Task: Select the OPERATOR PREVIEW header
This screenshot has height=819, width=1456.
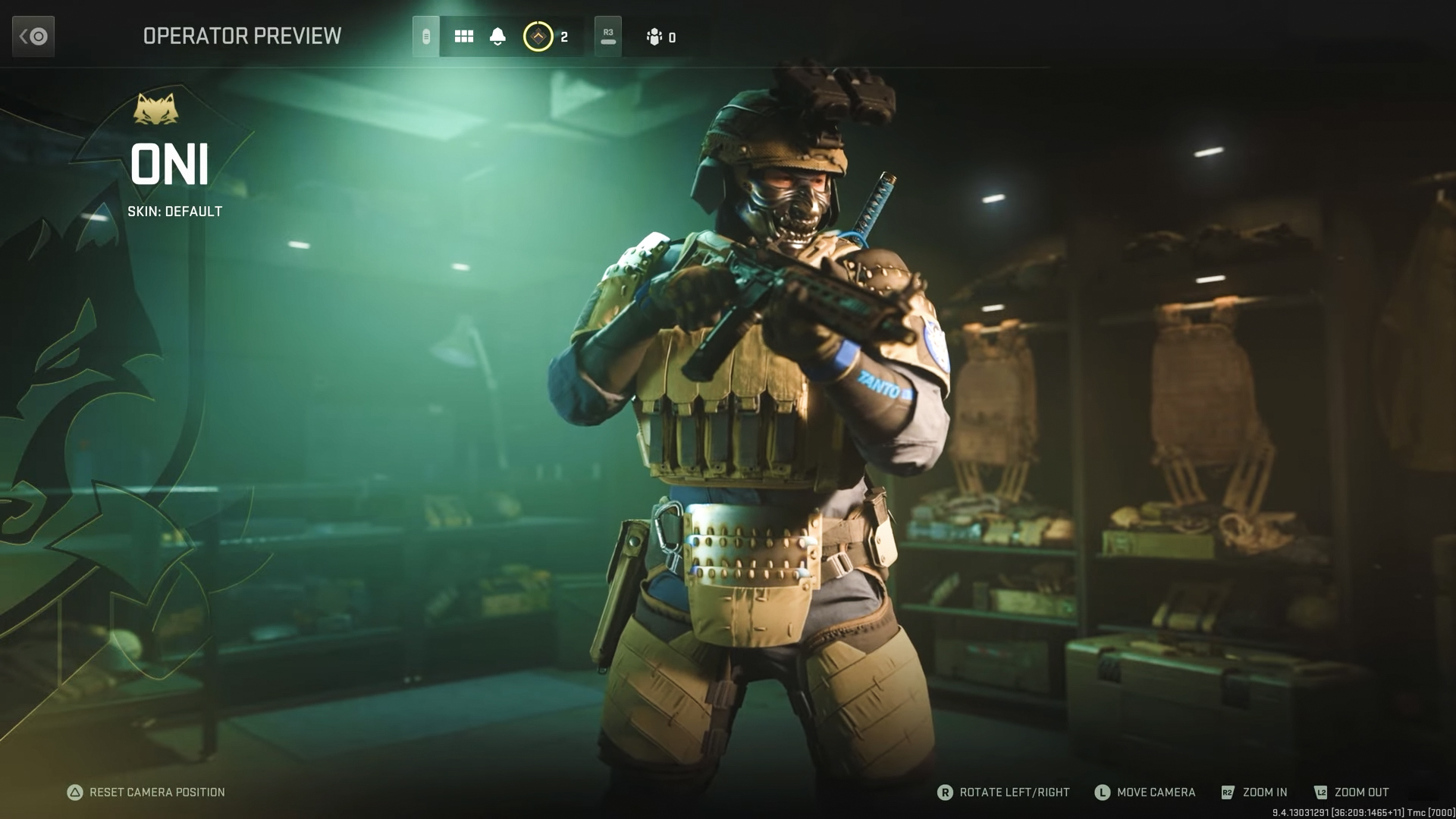Action: pyautogui.click(x=242, y=36)
